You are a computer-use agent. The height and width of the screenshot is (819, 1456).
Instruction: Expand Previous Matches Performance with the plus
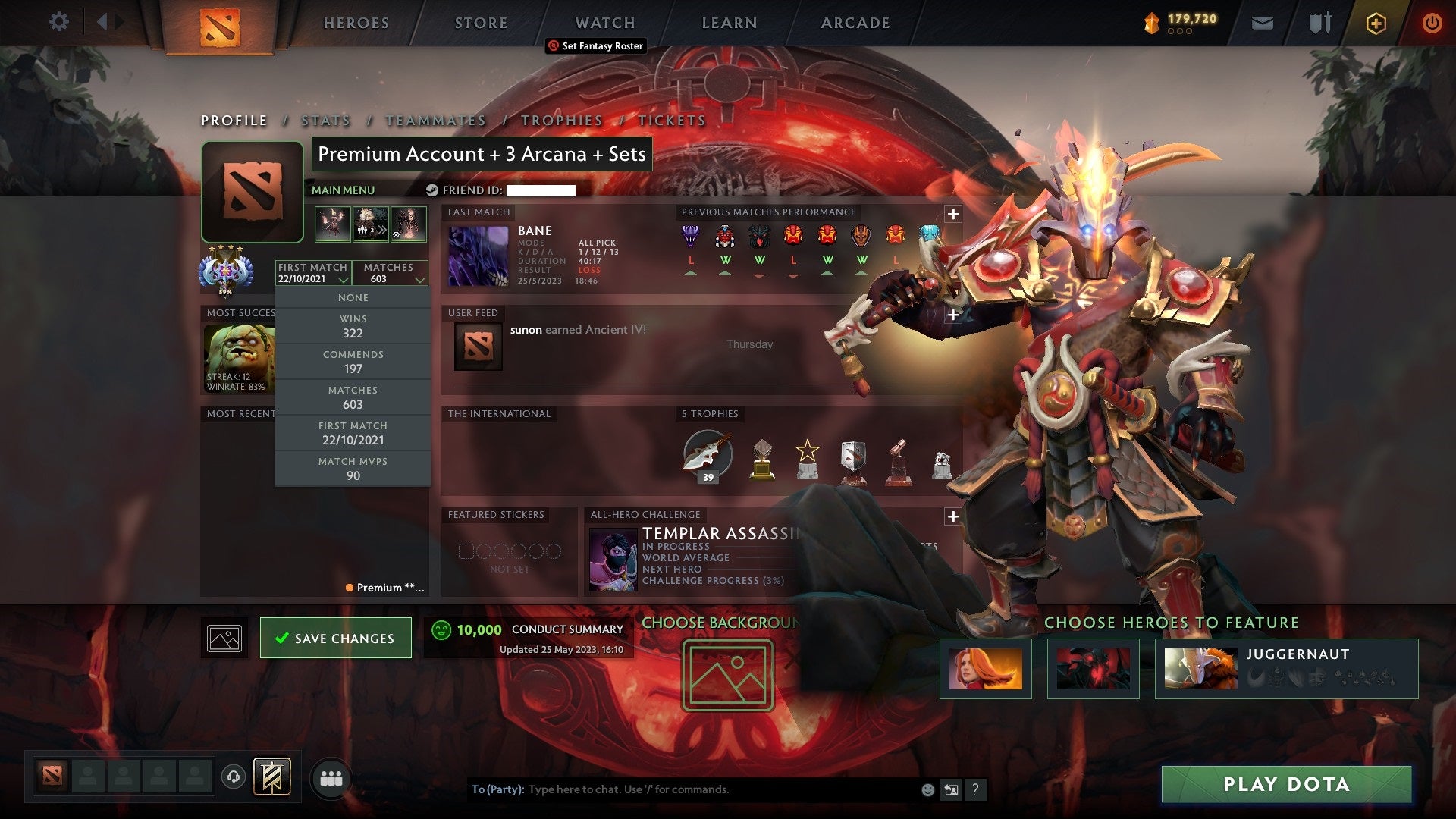pyautogui.click(x=953, y=215)
